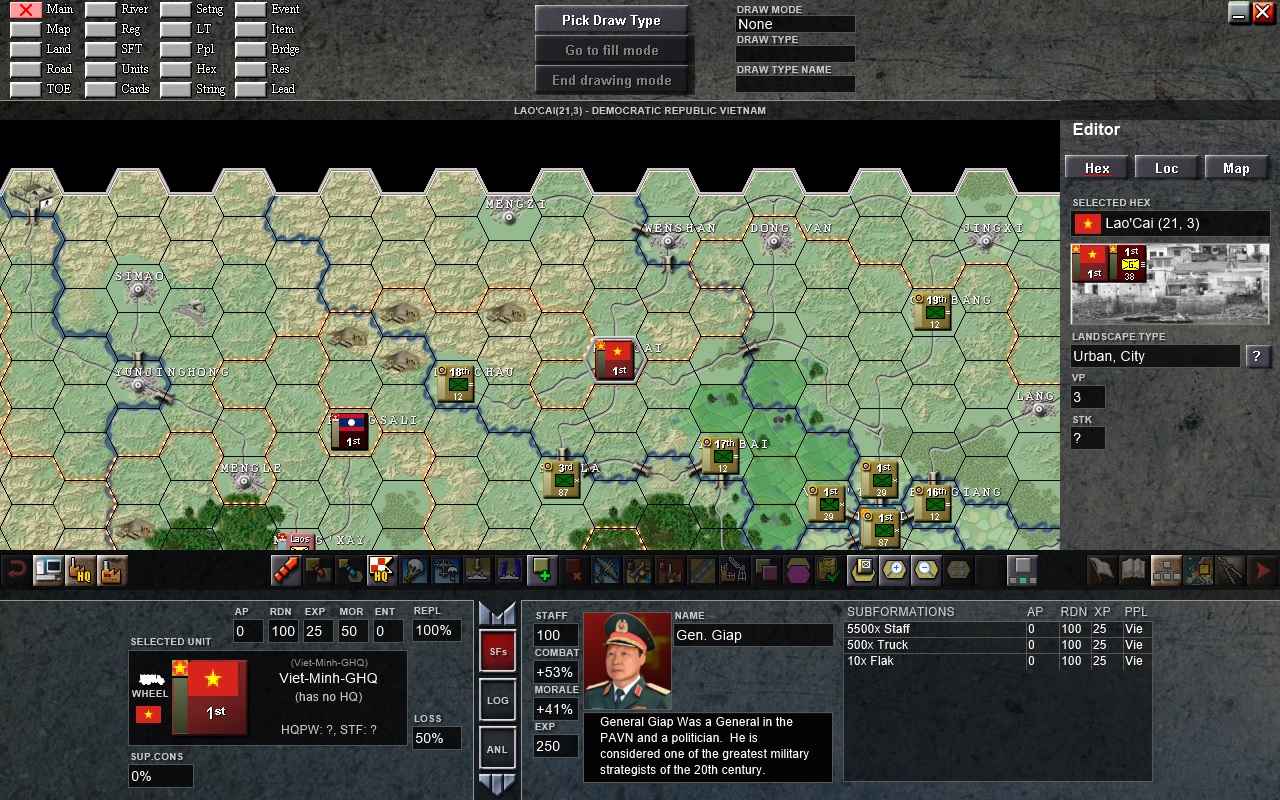Open the Pick Draw Type selector
1280x800 pixels.
point(611,19)
